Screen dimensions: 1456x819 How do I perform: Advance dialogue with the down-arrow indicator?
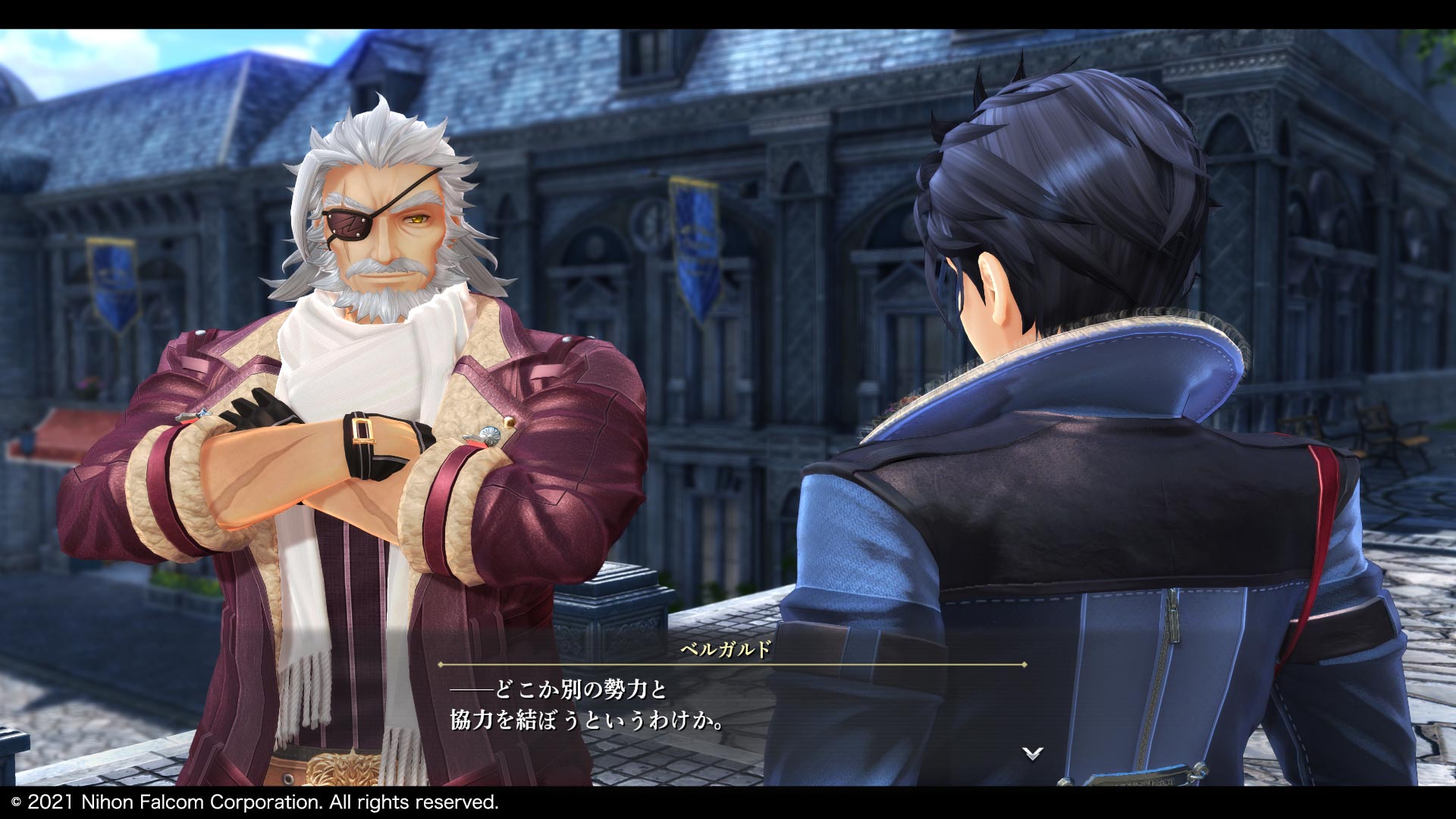[x=1032, y=753]
